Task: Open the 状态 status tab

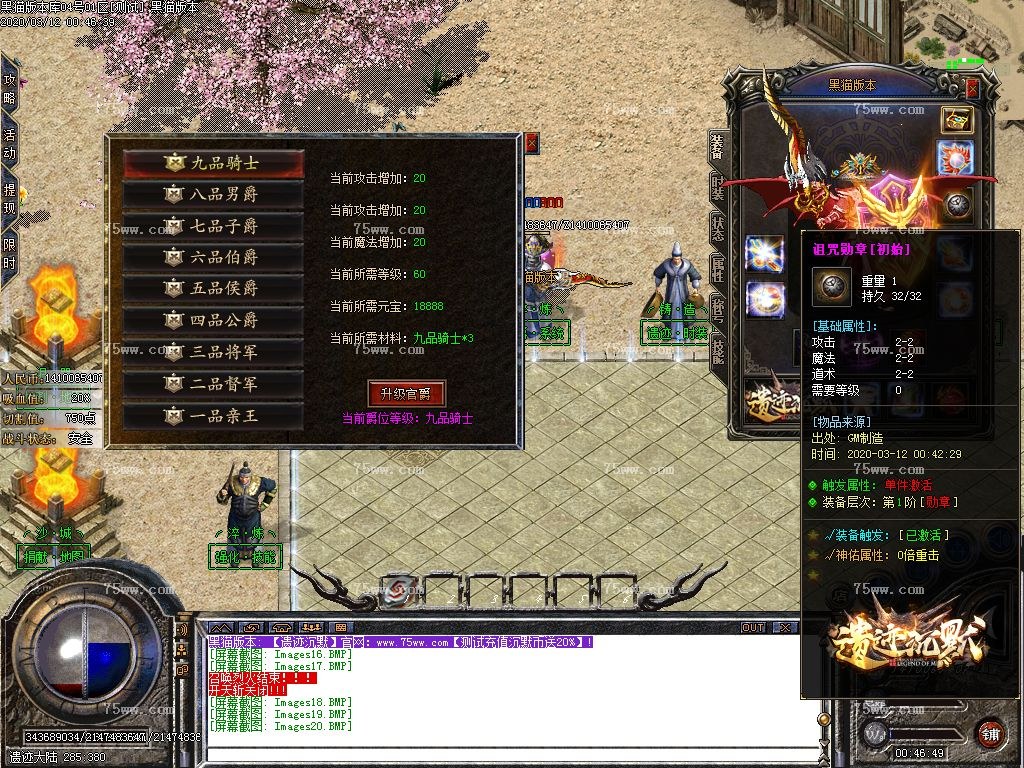Action: pos(717,226)
